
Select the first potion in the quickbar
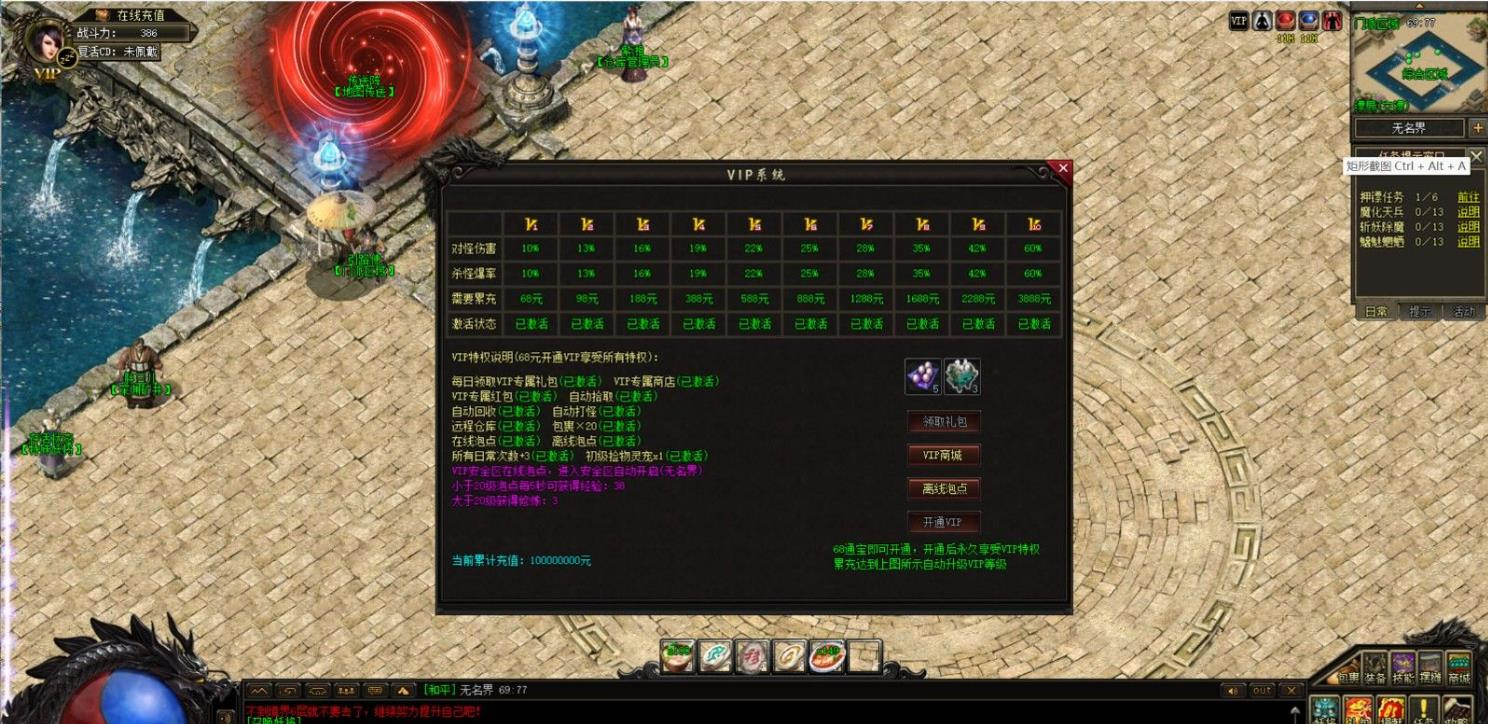[675, 656]
